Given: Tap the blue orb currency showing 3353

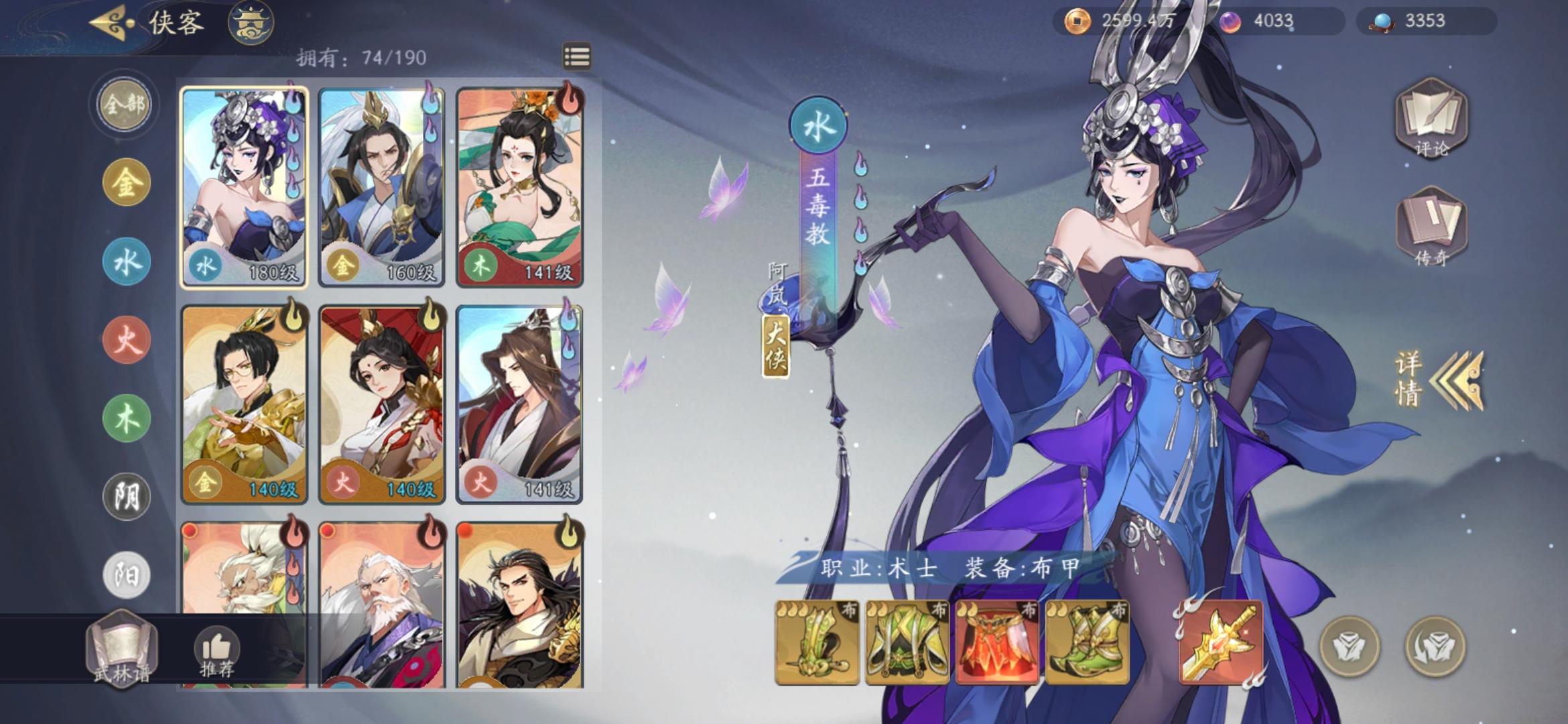Looking at the screenshot, I should tap(1424, 21).
